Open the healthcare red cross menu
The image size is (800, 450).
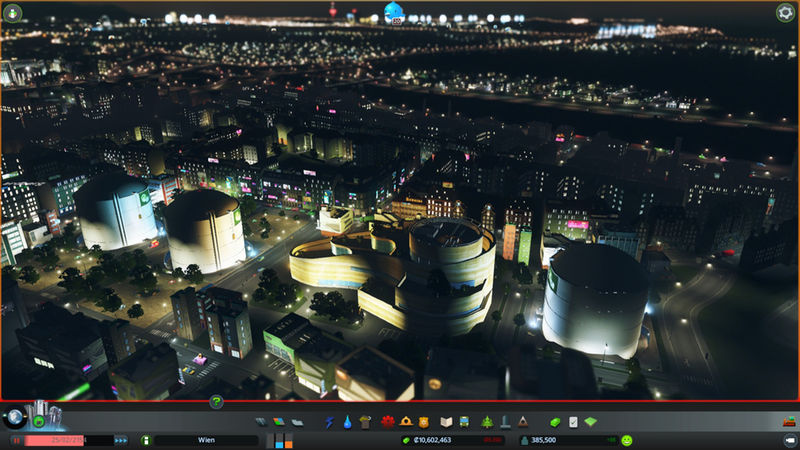[x=389, y=422]
